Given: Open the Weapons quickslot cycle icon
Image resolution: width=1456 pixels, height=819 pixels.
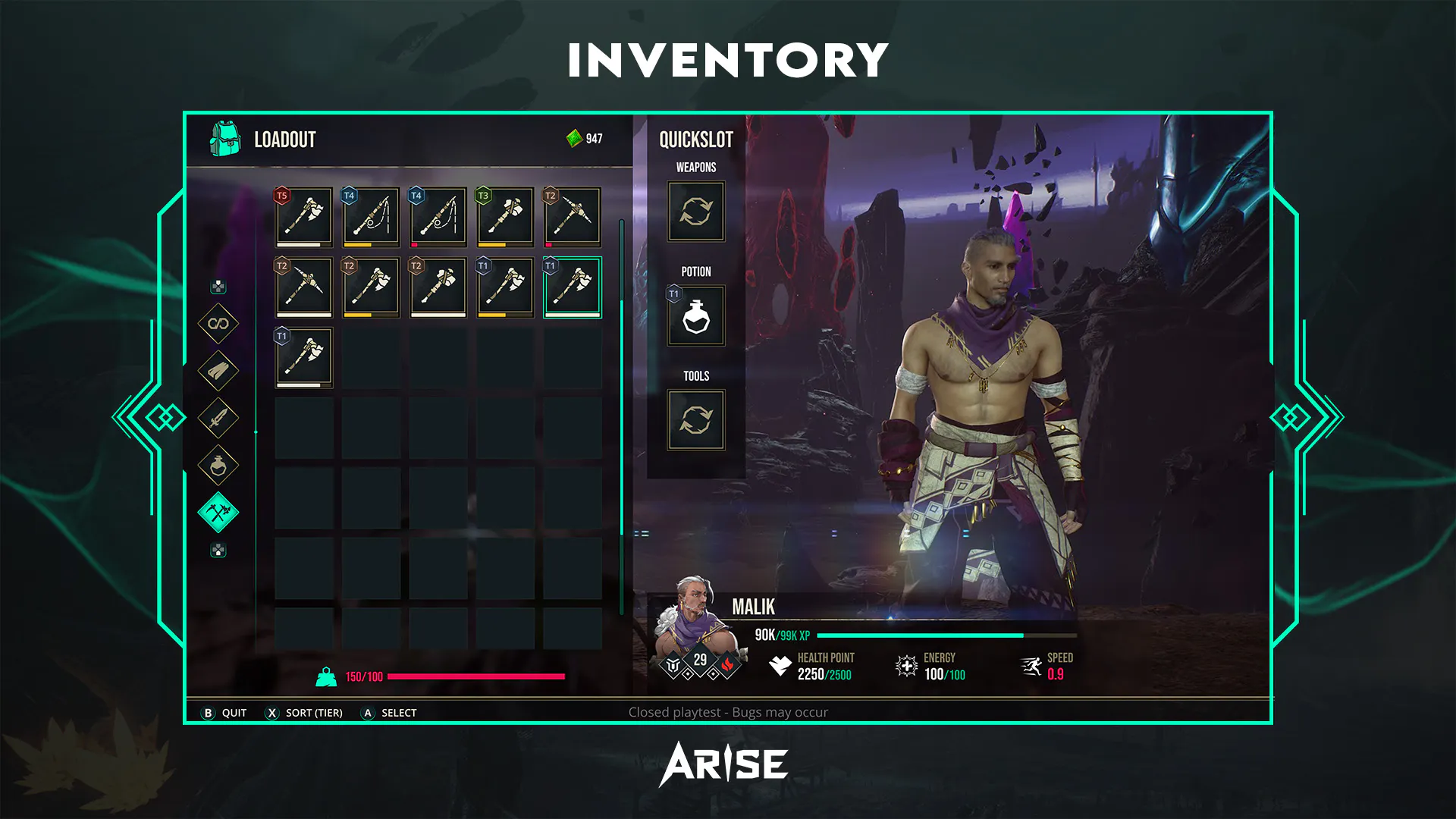Looking at the screenshot, I should click(695, 212).
